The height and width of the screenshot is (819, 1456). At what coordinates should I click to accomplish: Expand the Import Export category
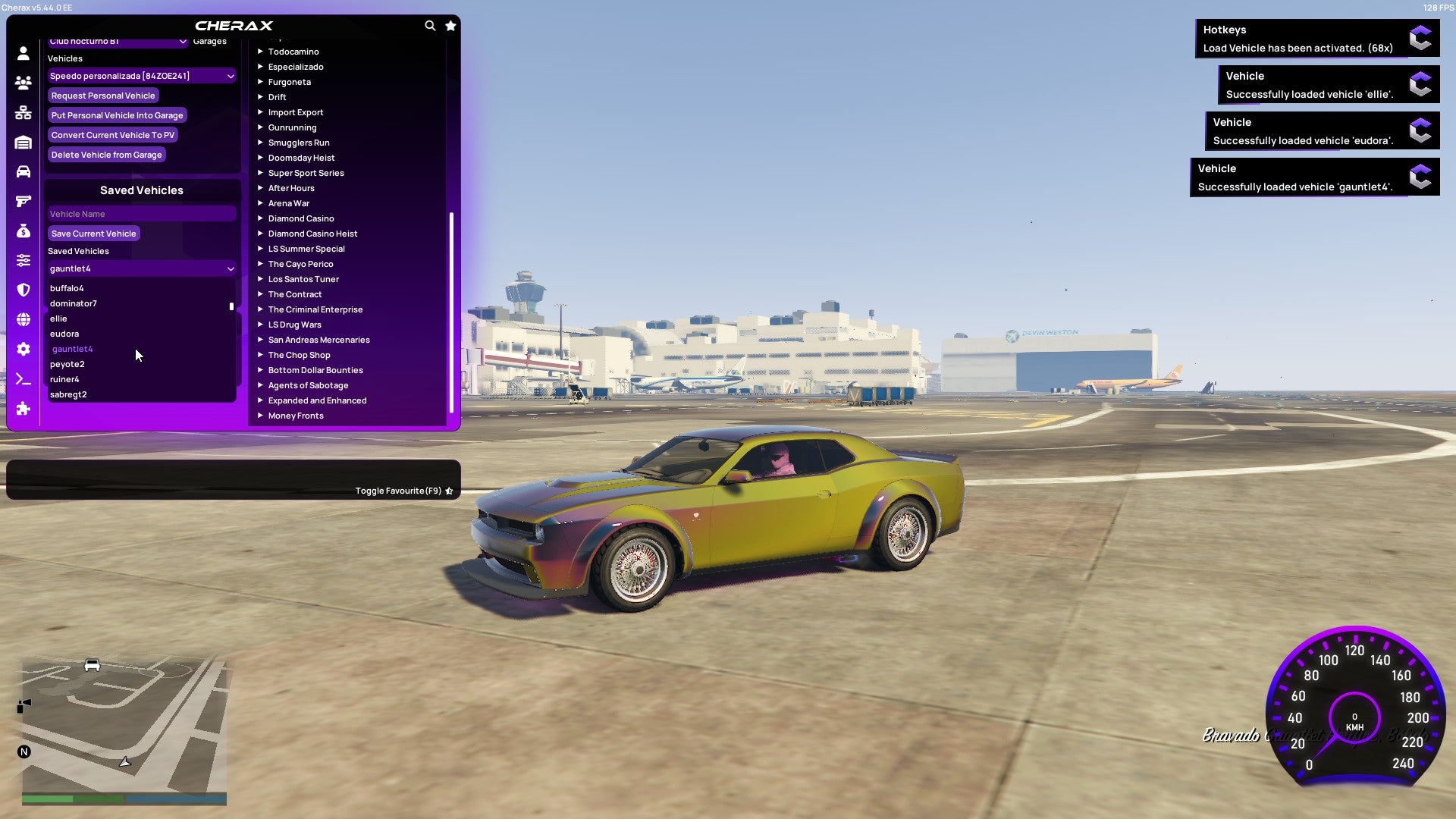296,111
